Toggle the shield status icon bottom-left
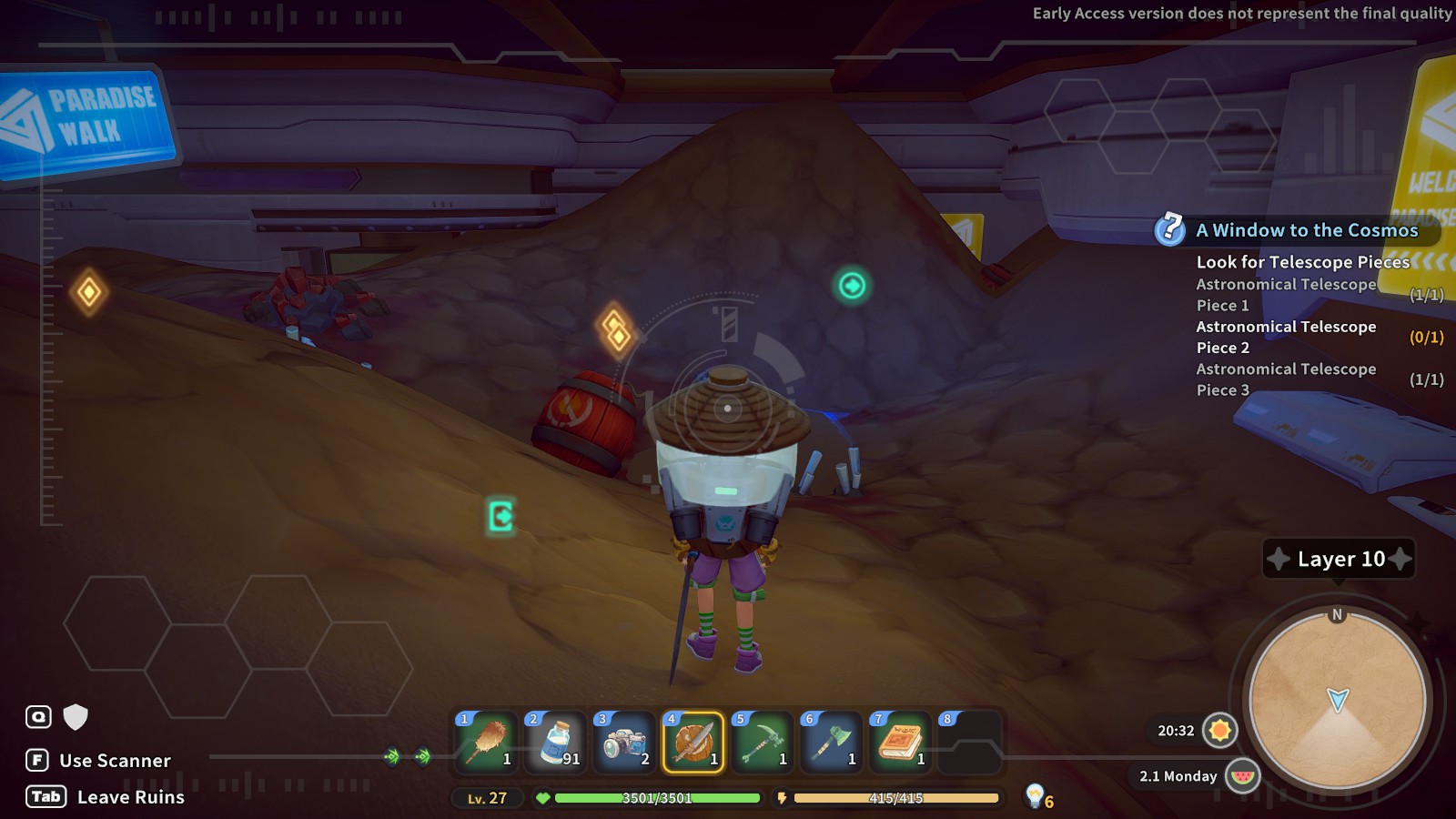This screenshot has width=1456, height=819. coord(75,718)
